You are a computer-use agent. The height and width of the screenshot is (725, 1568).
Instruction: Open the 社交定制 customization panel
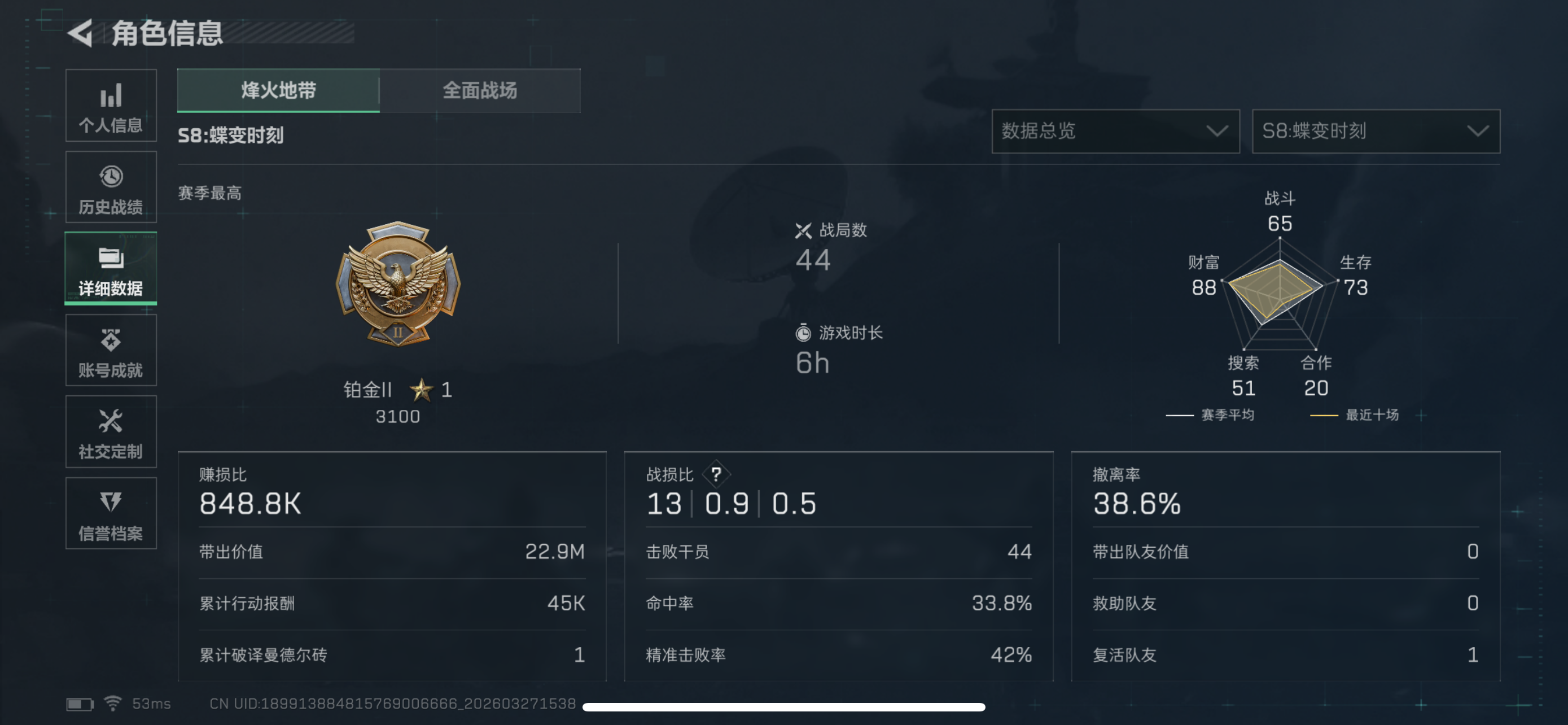111,432
